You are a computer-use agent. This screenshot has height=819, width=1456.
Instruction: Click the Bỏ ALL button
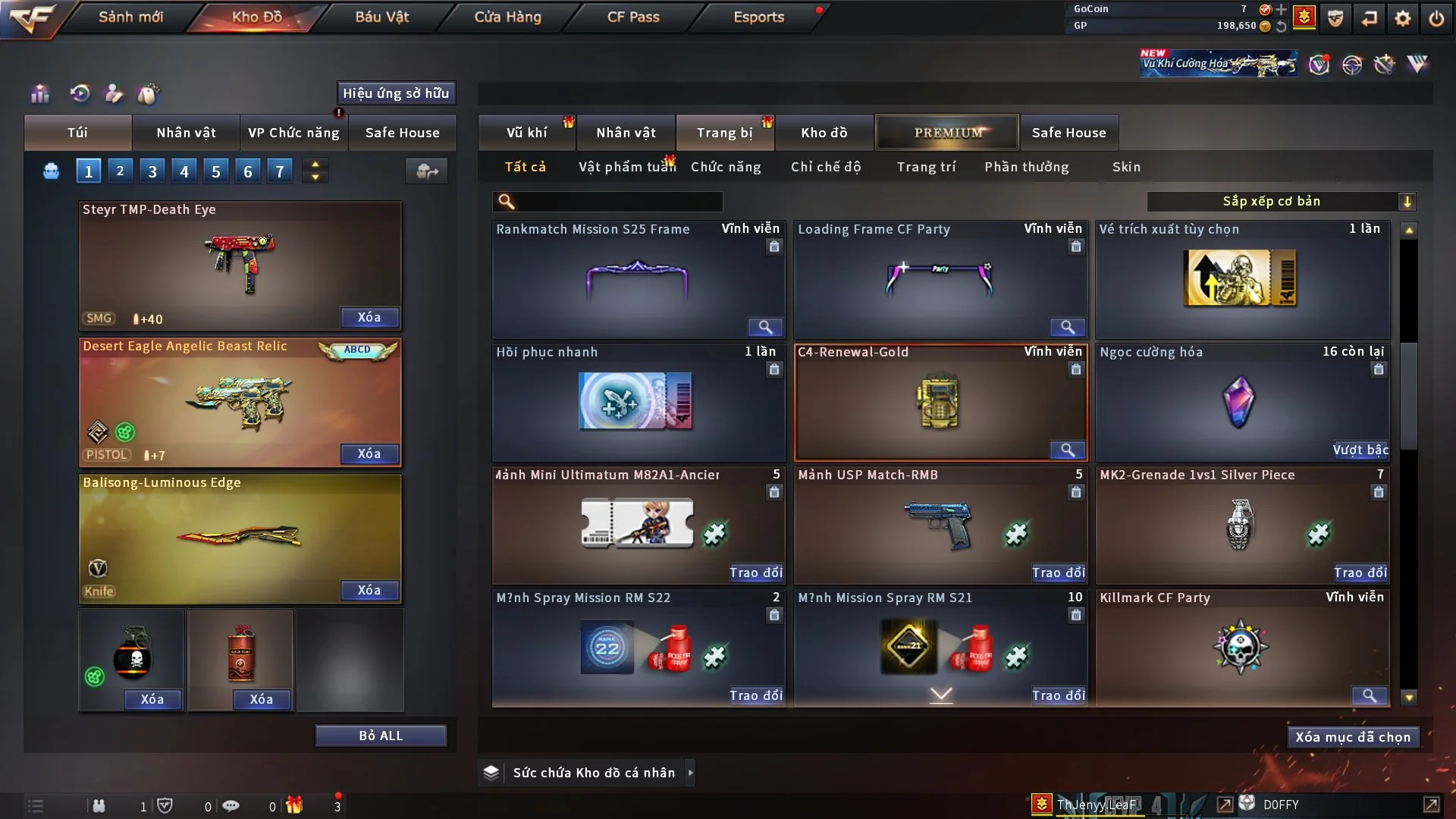(381, 736)
